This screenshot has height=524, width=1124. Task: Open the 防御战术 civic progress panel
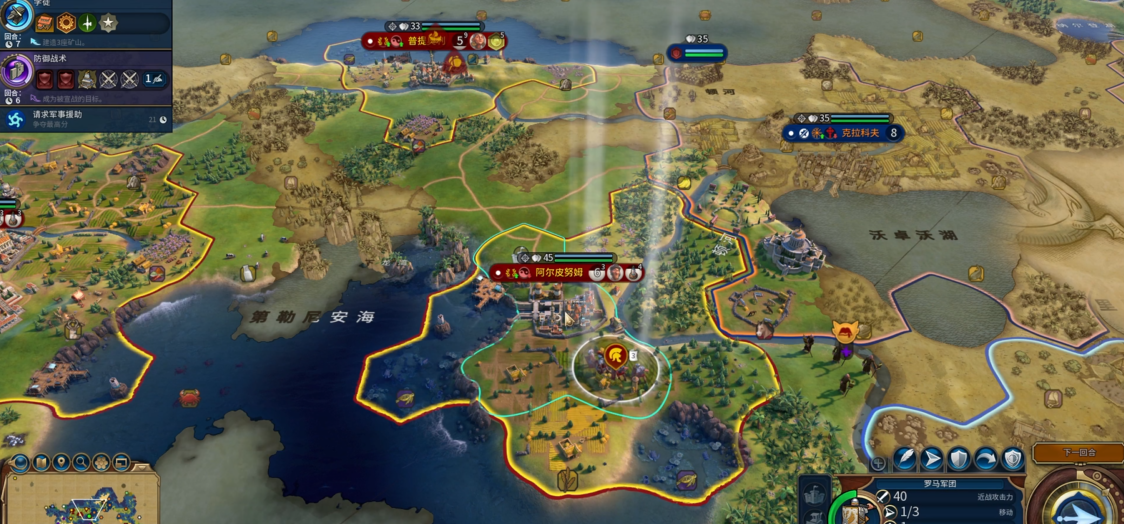click(x=16, y=72)
